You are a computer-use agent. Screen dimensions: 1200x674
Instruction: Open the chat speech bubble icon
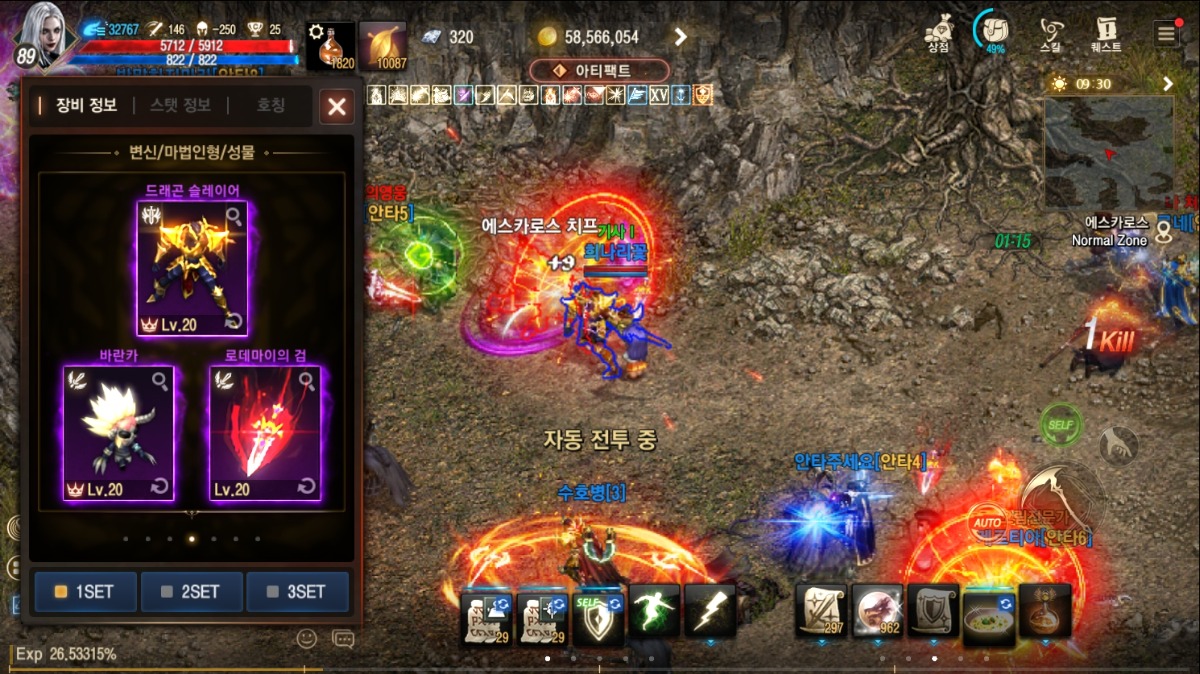click(x=343, y=638)
